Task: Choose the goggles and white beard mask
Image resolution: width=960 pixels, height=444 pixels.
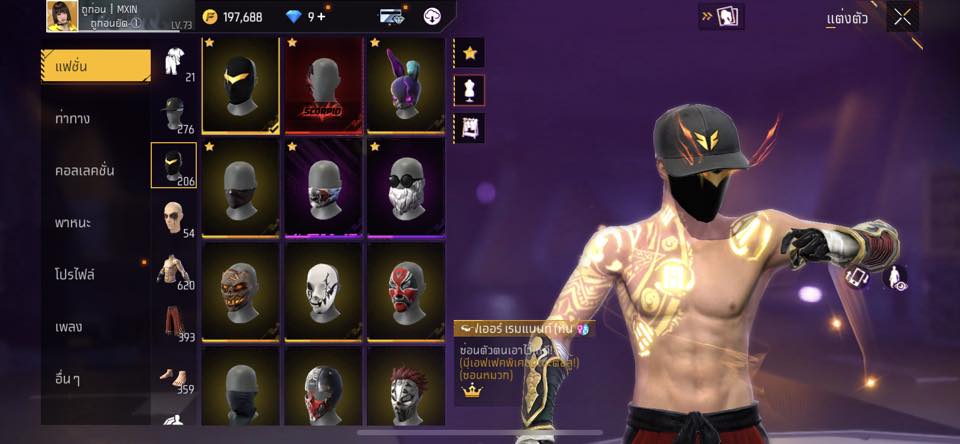Action: pyautogui.click(x=405, y=188)
